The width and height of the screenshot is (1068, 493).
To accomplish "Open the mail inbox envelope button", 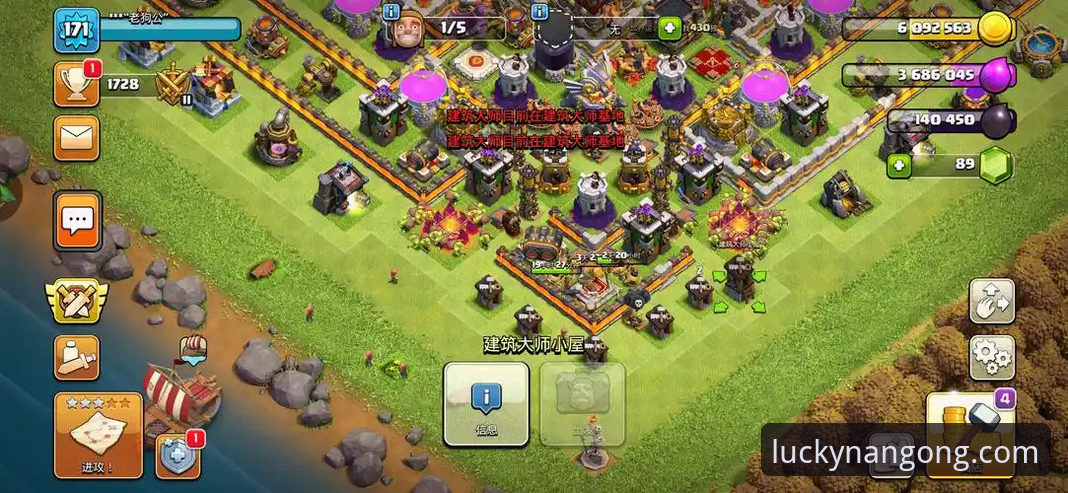I will (76, 138).
